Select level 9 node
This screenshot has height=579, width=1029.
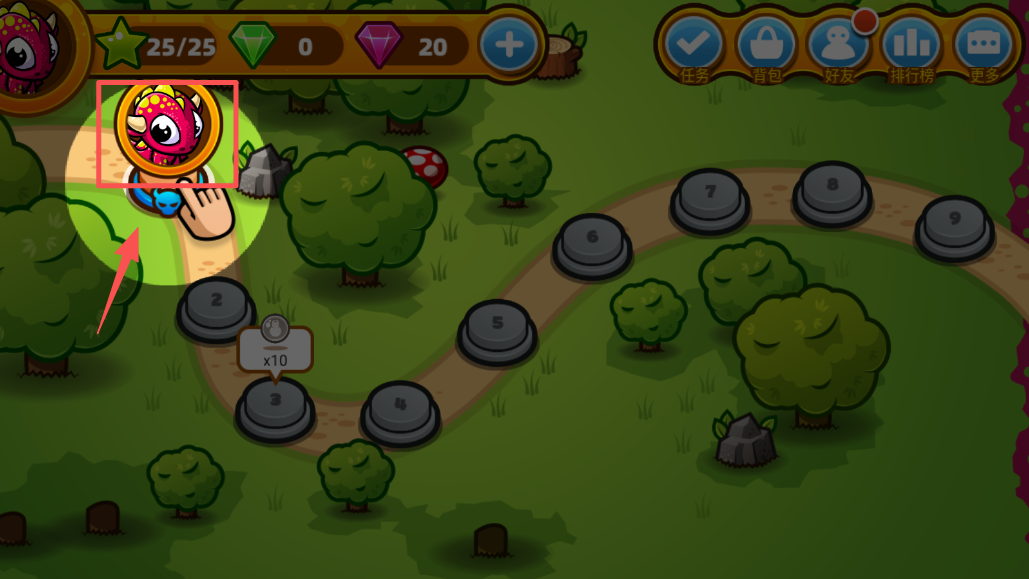[x=954, y=223]
